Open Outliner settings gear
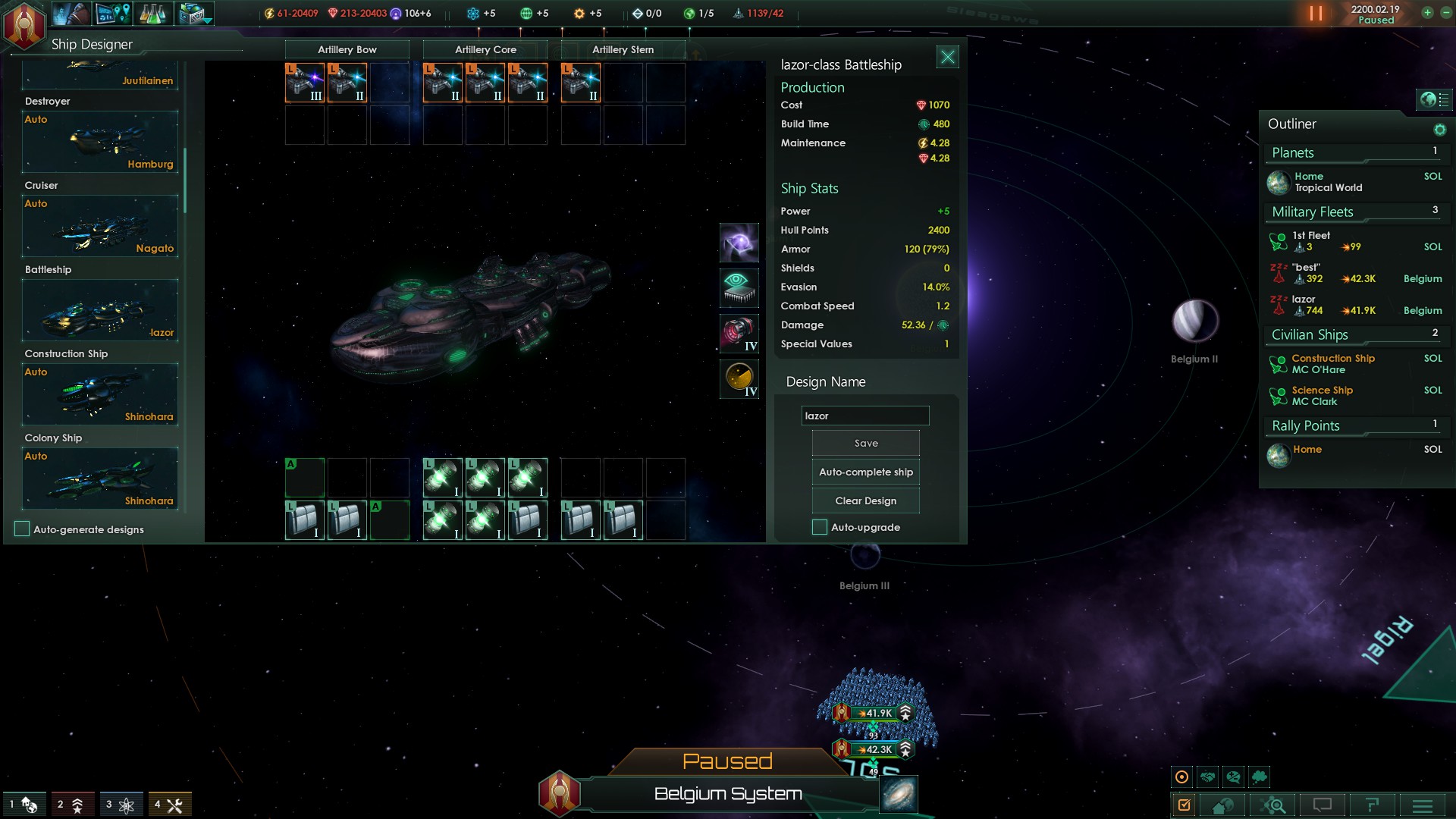 1439,130
